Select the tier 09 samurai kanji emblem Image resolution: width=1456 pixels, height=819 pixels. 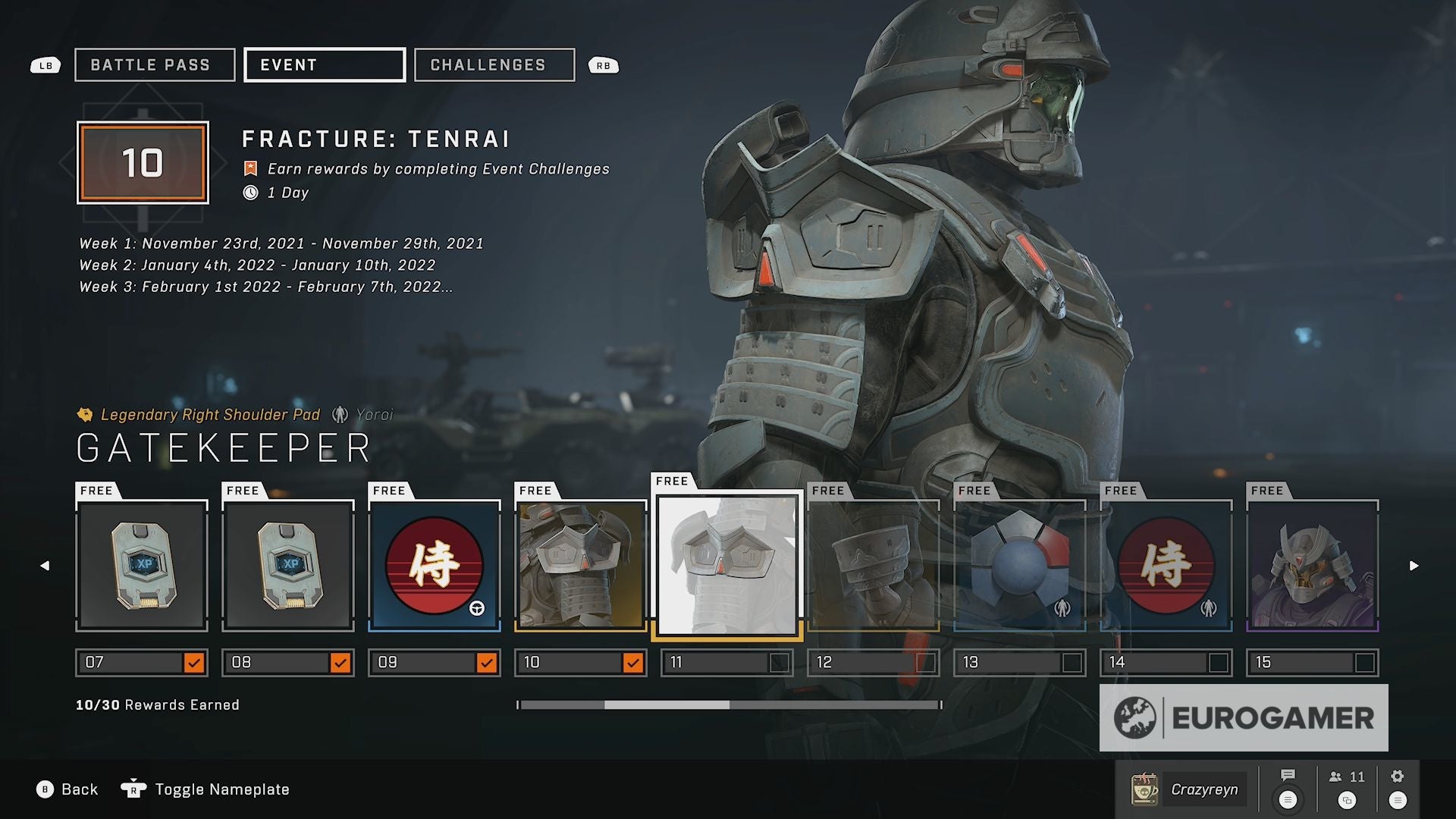[x=435, y=566]
